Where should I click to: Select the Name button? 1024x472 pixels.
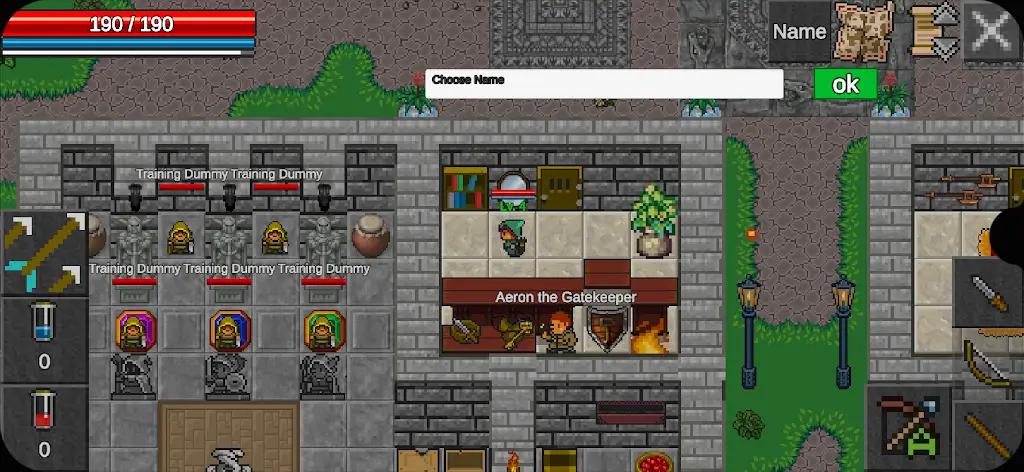click(799, 32)
